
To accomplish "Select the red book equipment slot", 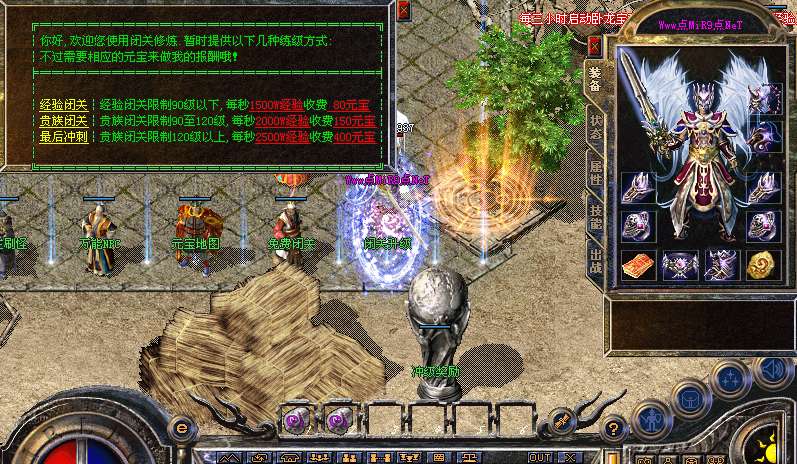I will click(x=637, y=264).
